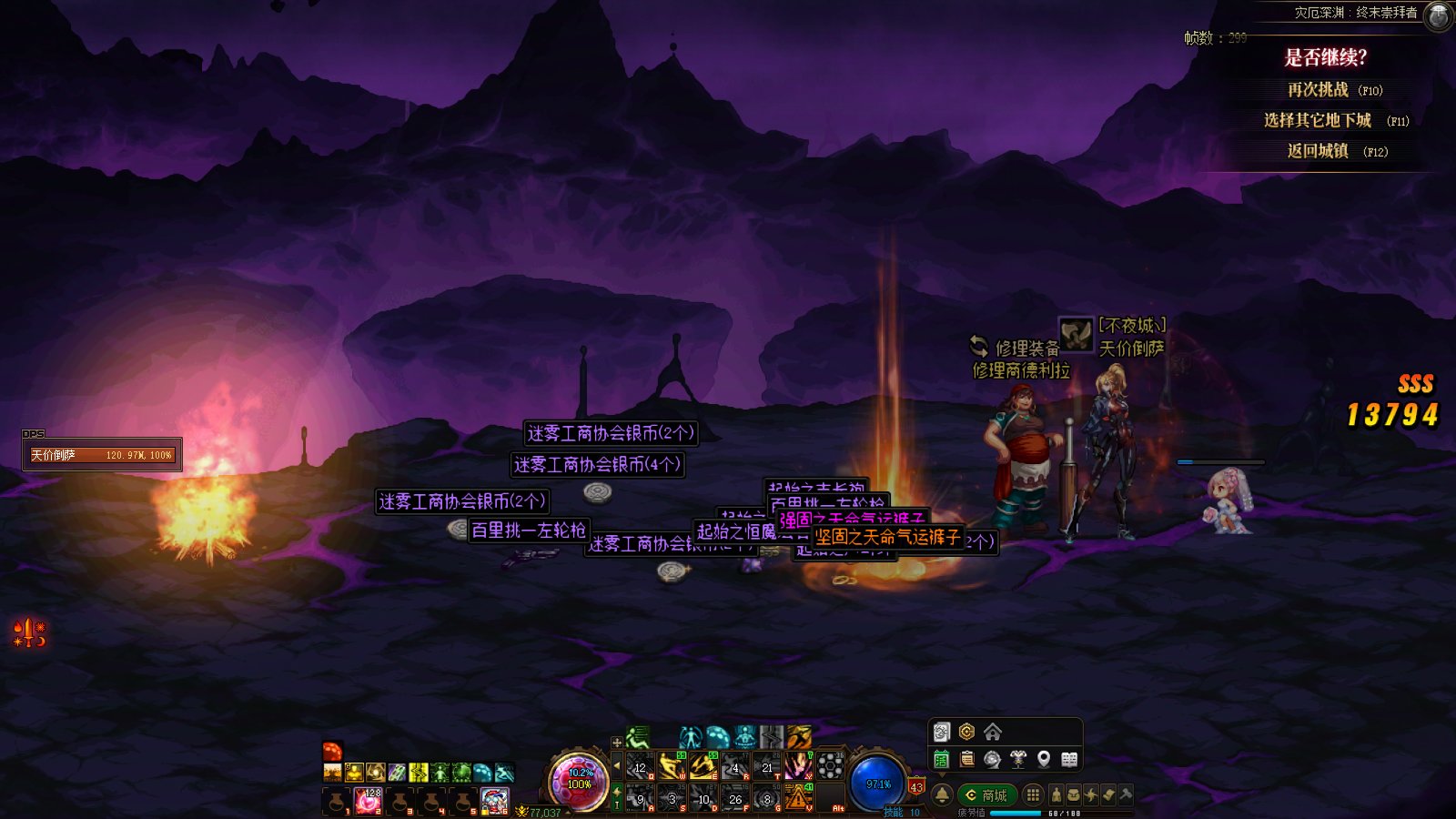Open the quest scroll icon
The width and height of the screenshot is (1456, 819).
(1108, 794)
